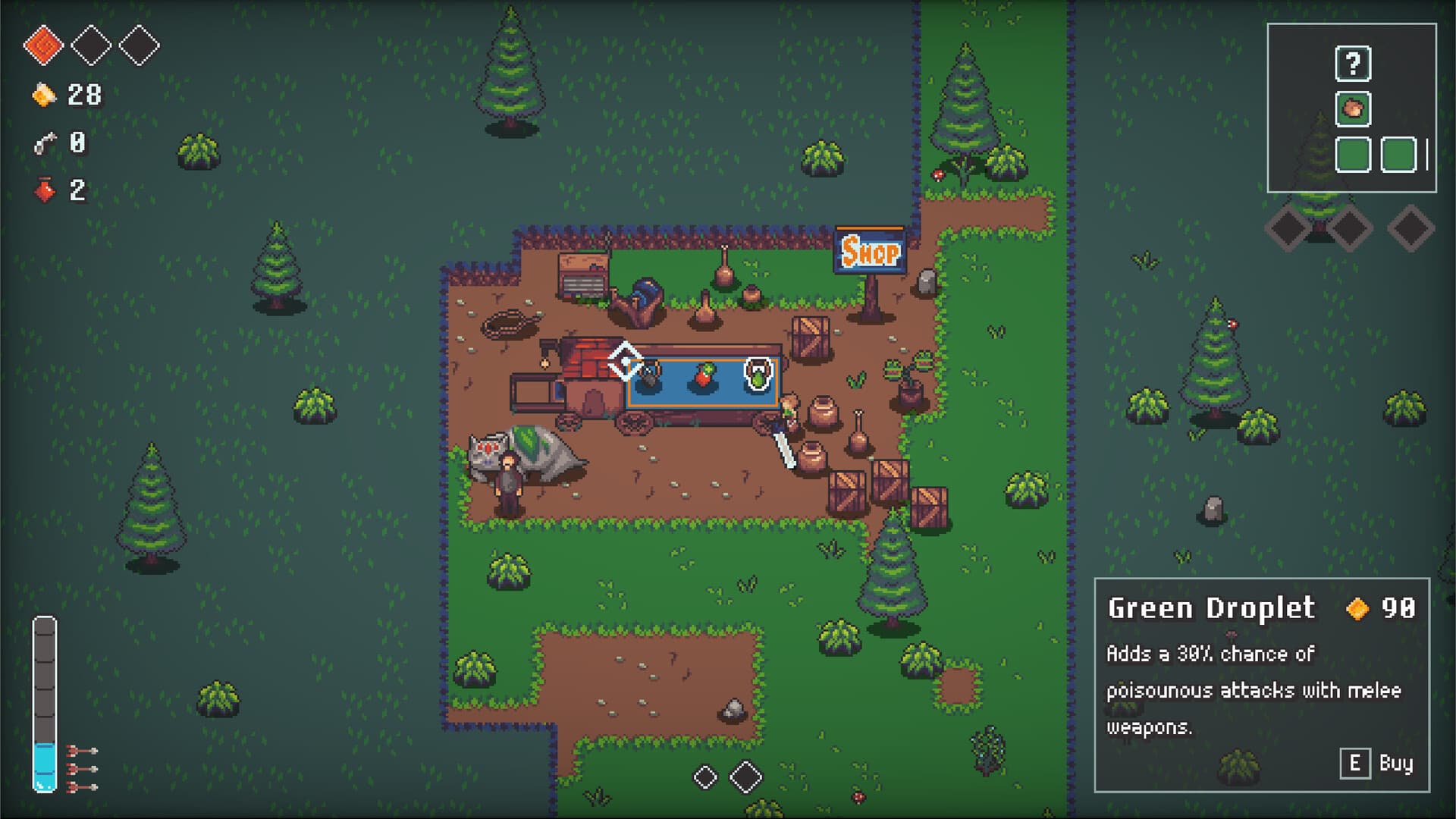Click the left diamond slot at bottom center
This screenshot has width=1456, height=819.
point(704,777)
